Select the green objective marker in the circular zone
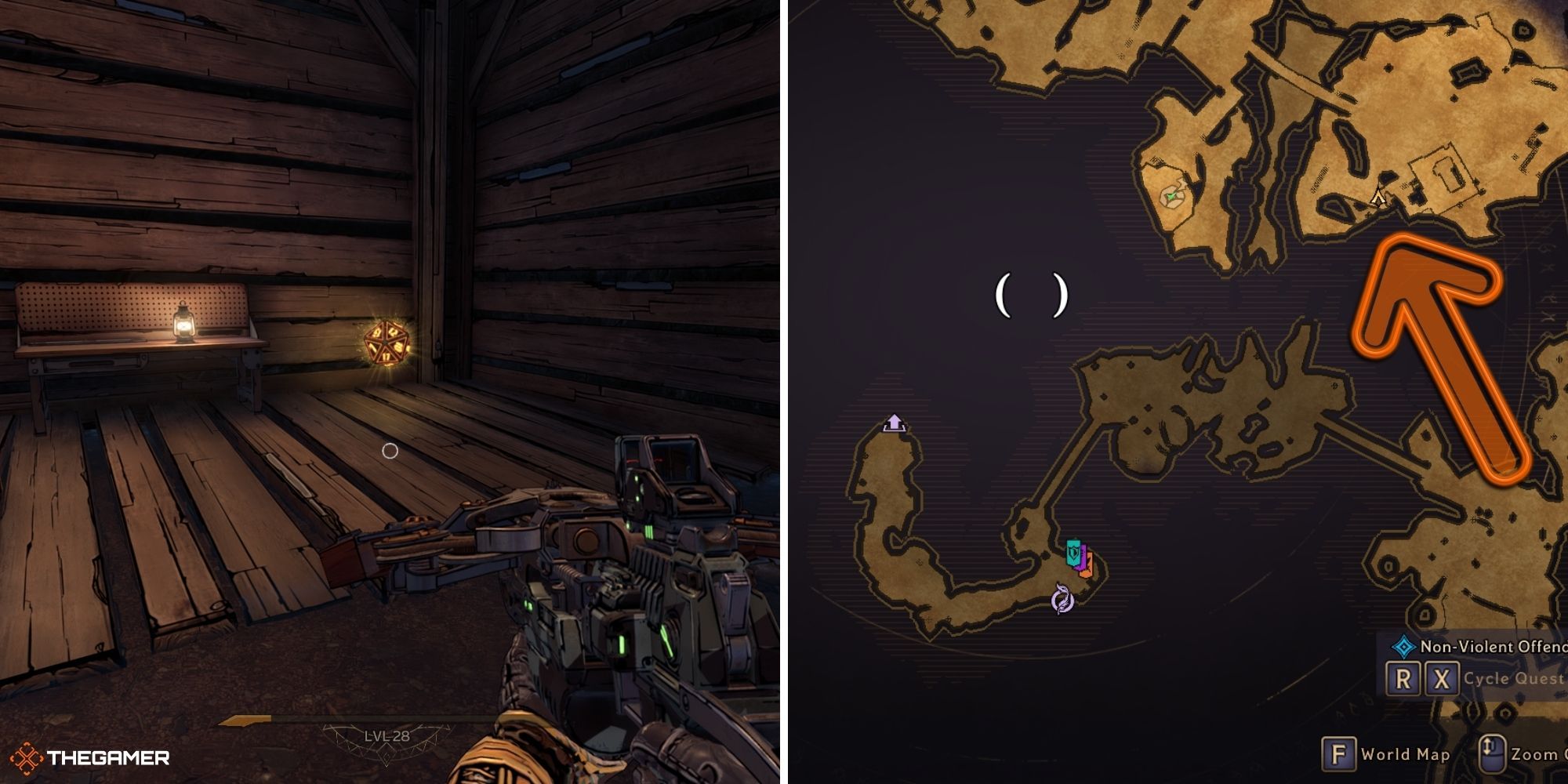This screenshot has height=784, width=1568. [x=1171, y=196]
